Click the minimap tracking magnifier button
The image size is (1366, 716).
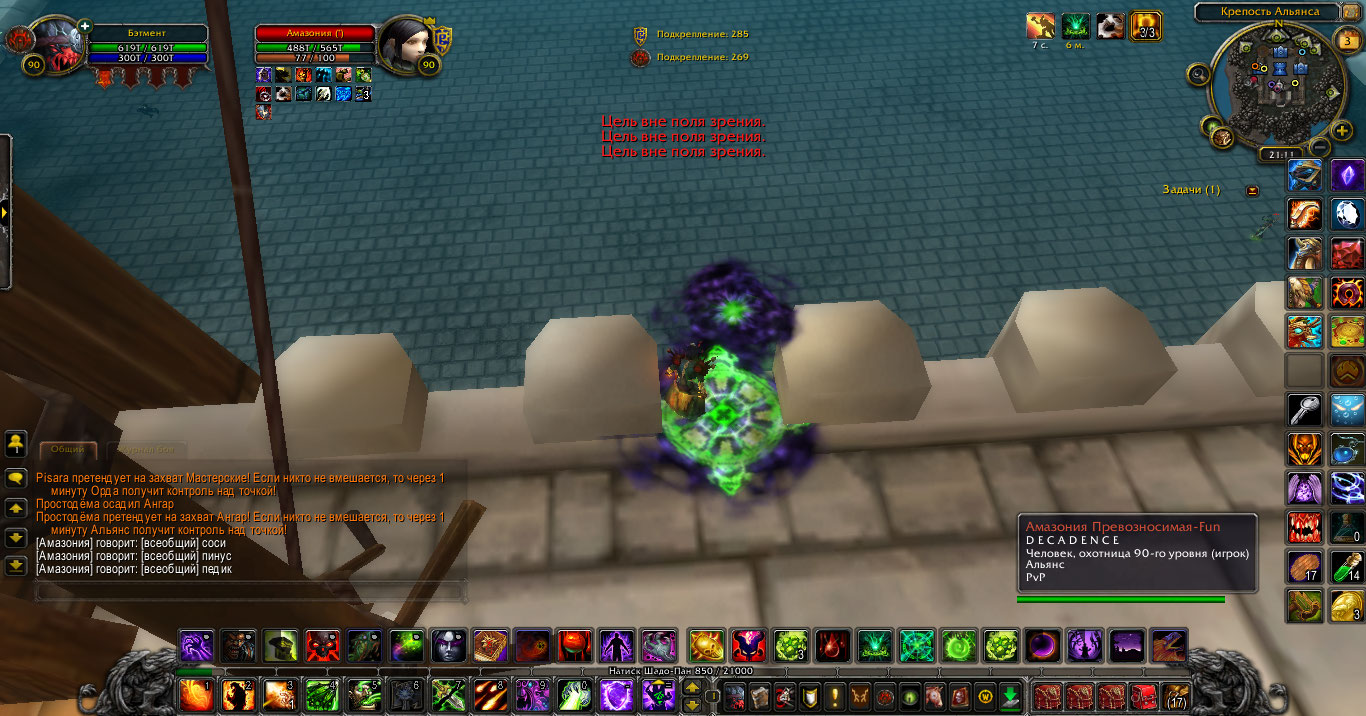coord(1198,73)
